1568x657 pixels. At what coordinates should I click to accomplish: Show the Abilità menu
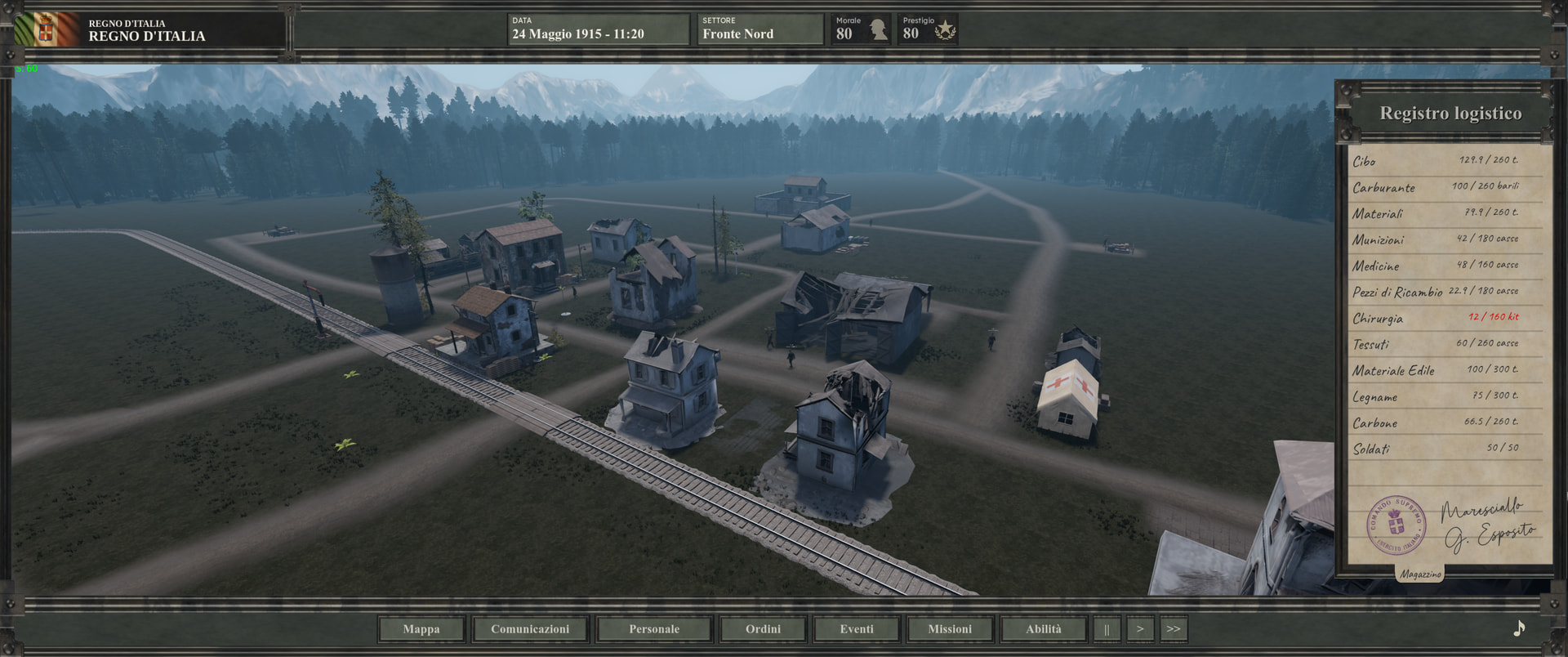(1044, 629)
